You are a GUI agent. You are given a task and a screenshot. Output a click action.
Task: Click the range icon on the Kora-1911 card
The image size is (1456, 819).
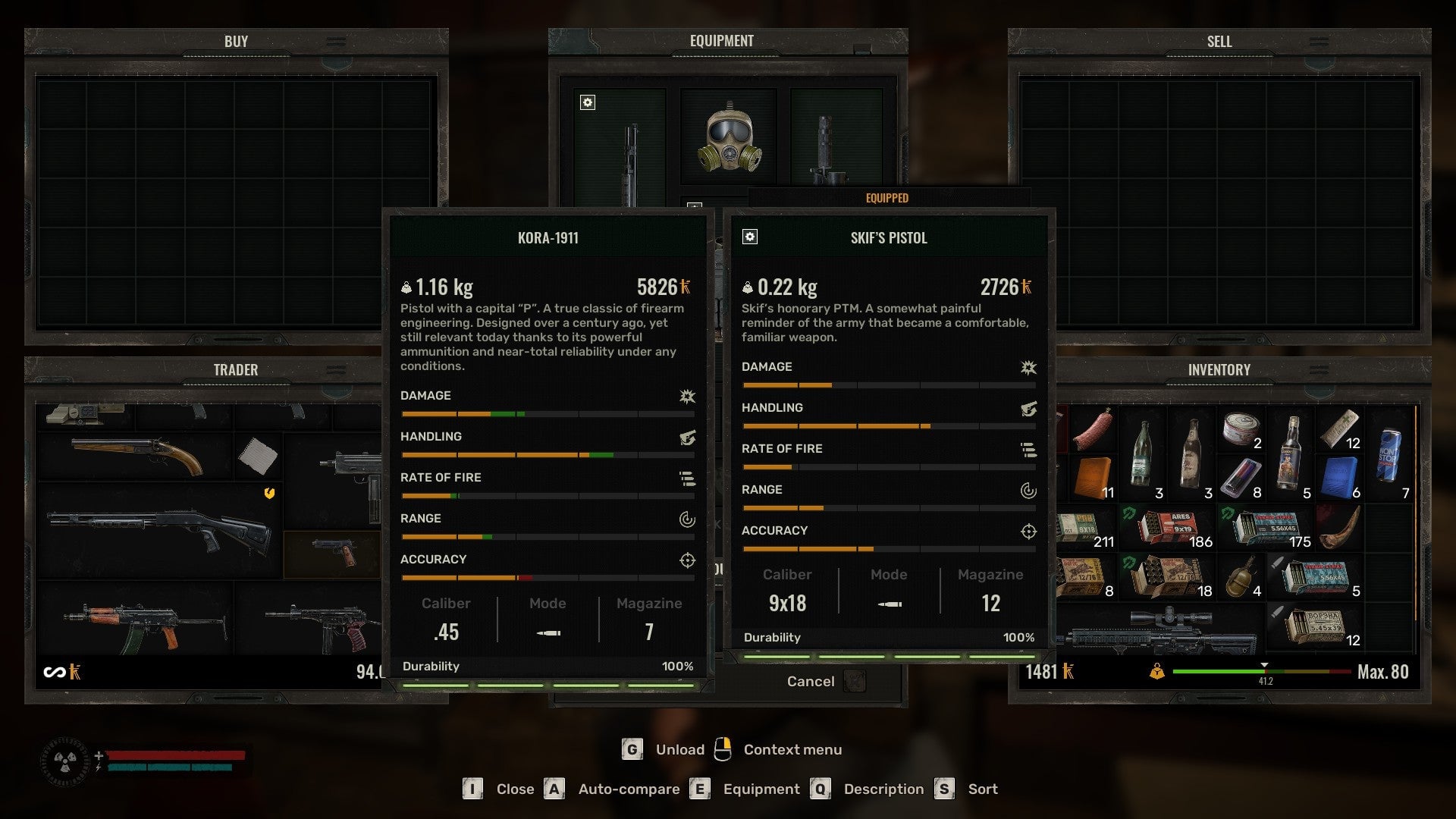click(x=686, y=519)
